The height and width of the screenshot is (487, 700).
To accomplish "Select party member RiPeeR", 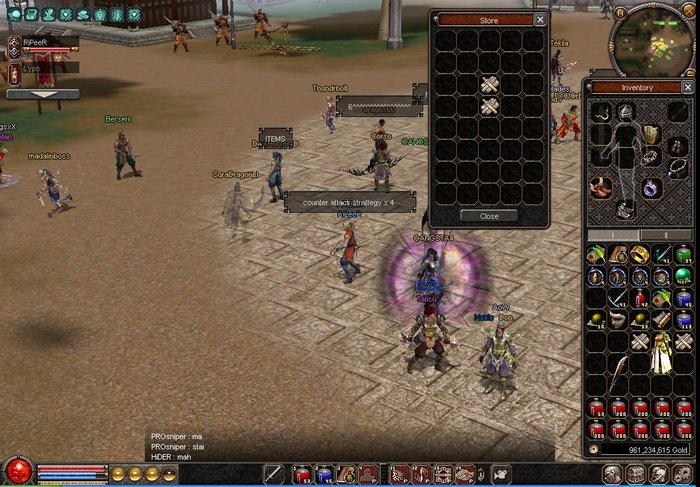I will click(37, 43).
